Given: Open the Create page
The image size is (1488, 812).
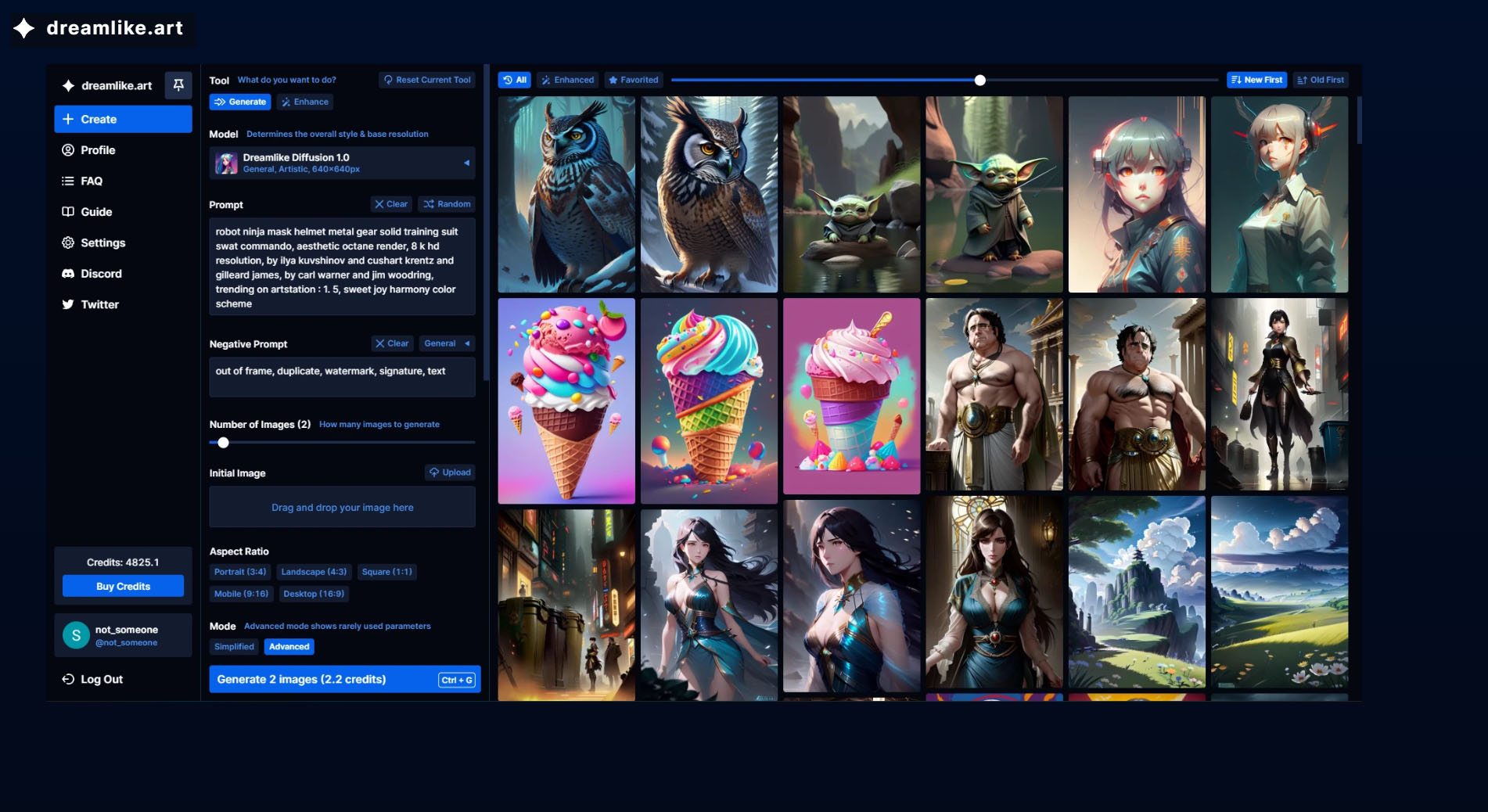Looking at the screenshot, I should [x=123, y=119].
